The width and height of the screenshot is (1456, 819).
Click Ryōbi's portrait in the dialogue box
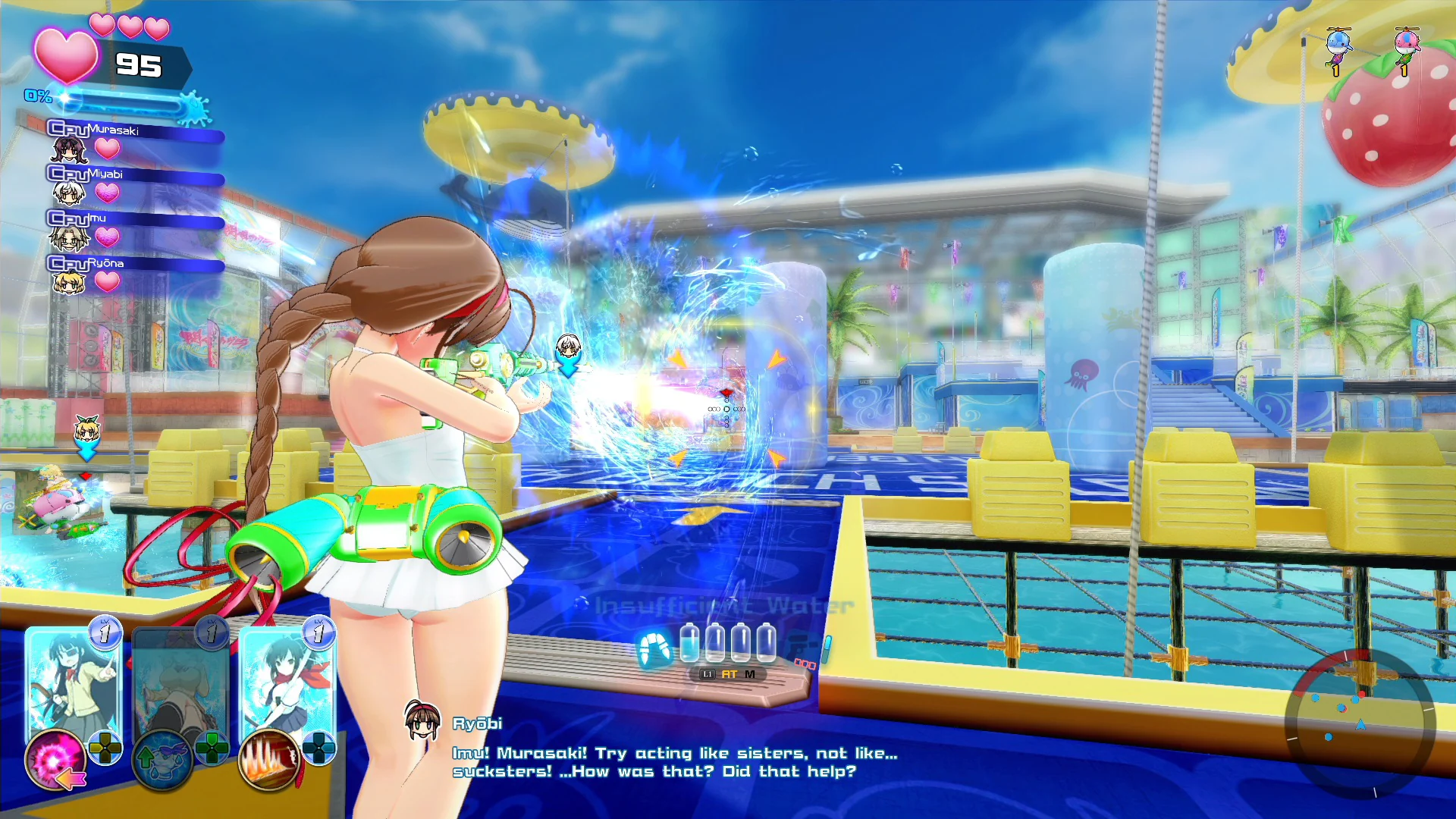(x=423, y=723)
